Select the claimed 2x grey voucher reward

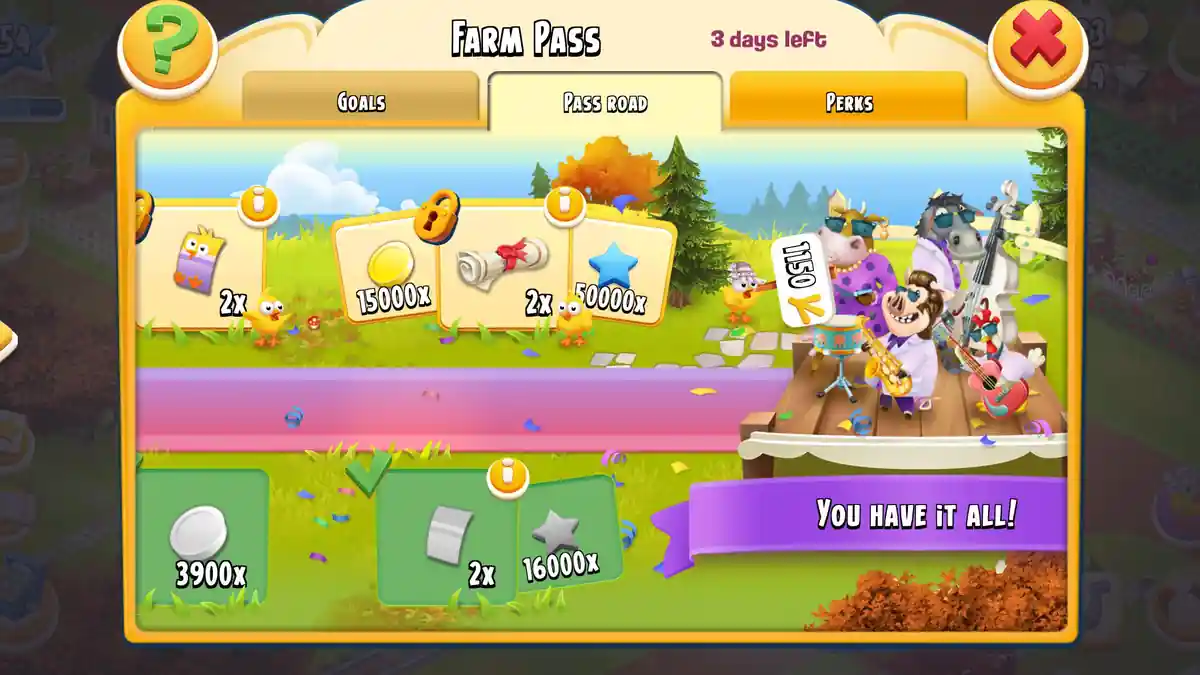tap(448, 540)
